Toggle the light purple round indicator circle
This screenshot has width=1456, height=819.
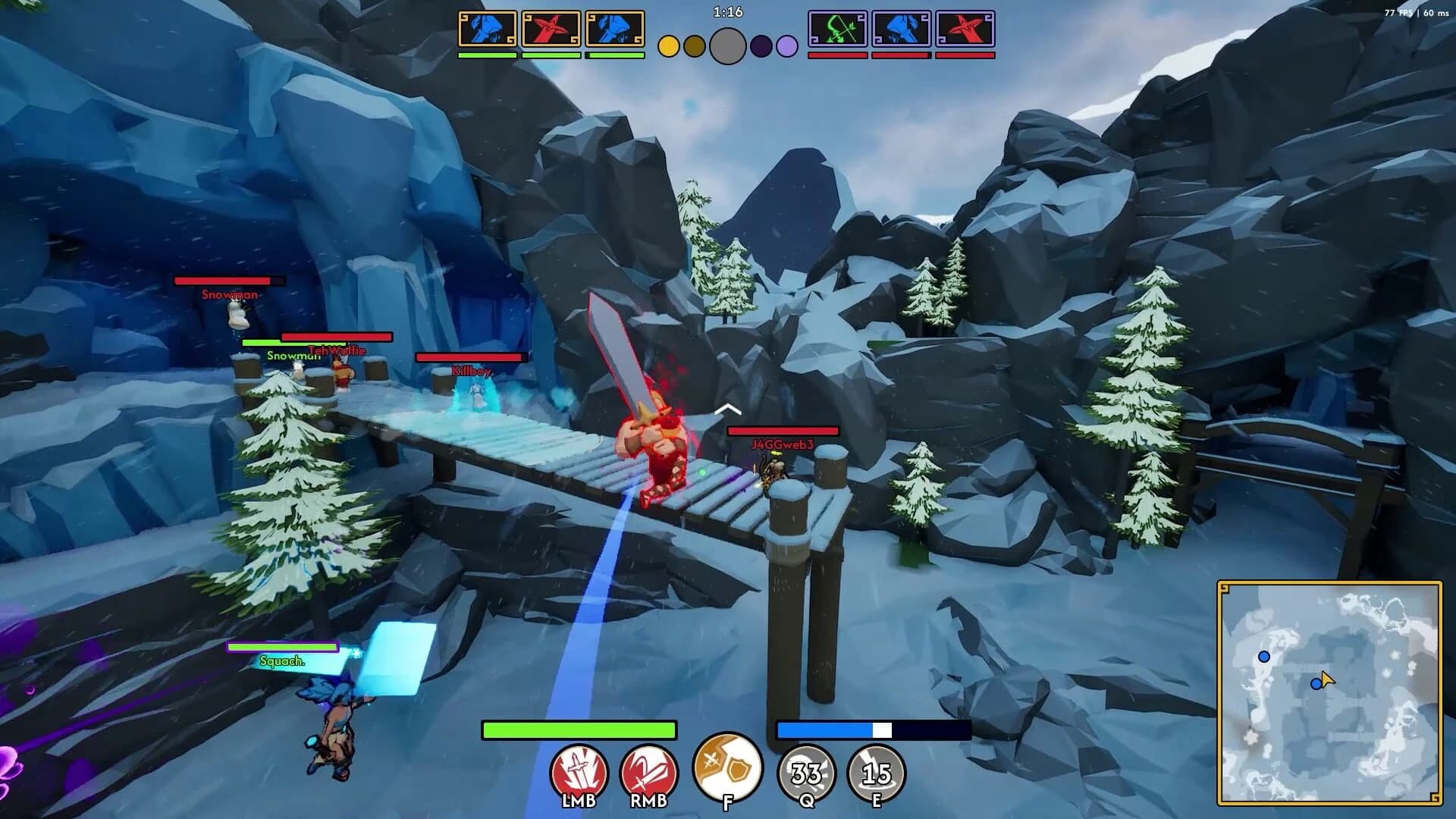pos(785,46)
